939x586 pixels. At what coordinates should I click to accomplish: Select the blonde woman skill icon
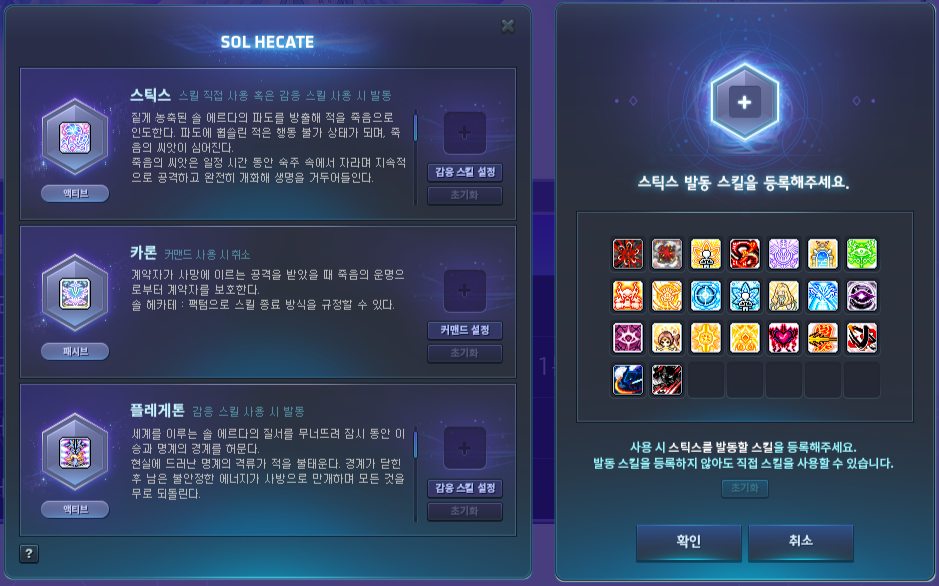click(784, 296)
